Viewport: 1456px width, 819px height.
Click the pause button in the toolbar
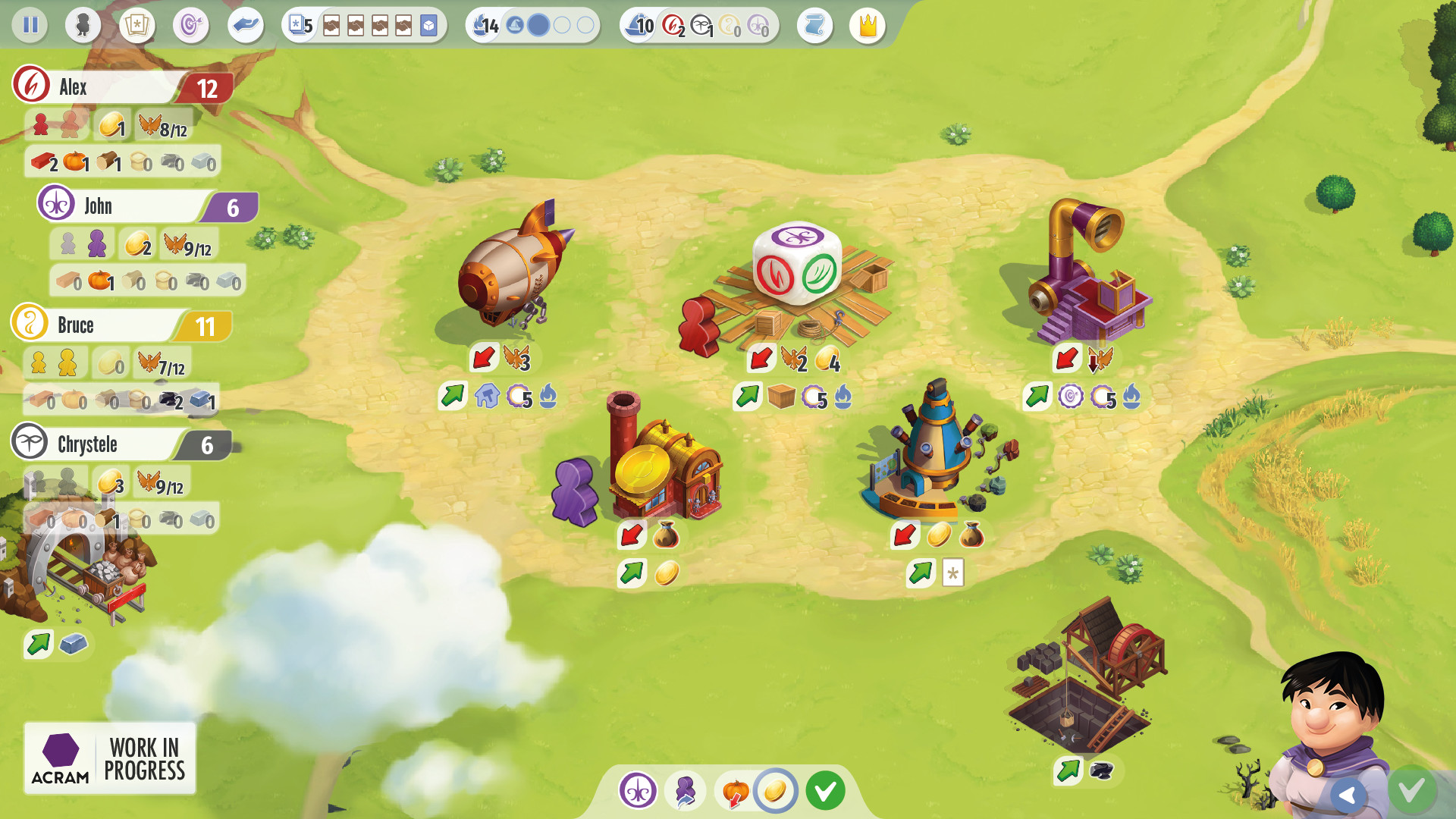click(30, 25)
